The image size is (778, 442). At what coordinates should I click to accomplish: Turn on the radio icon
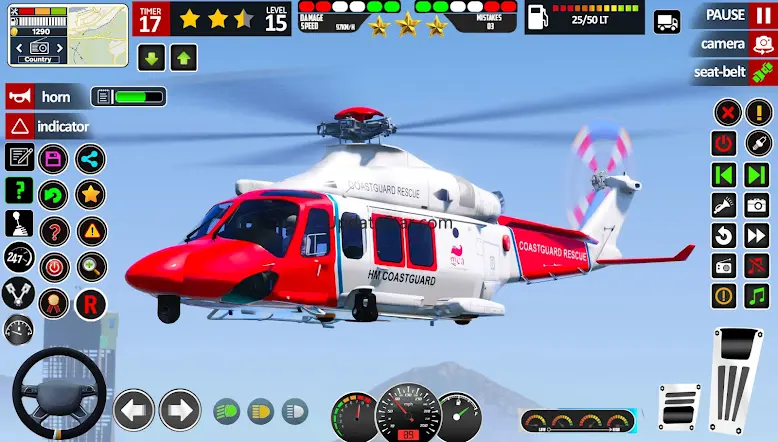pyautogui.click(x=724, y=266)
